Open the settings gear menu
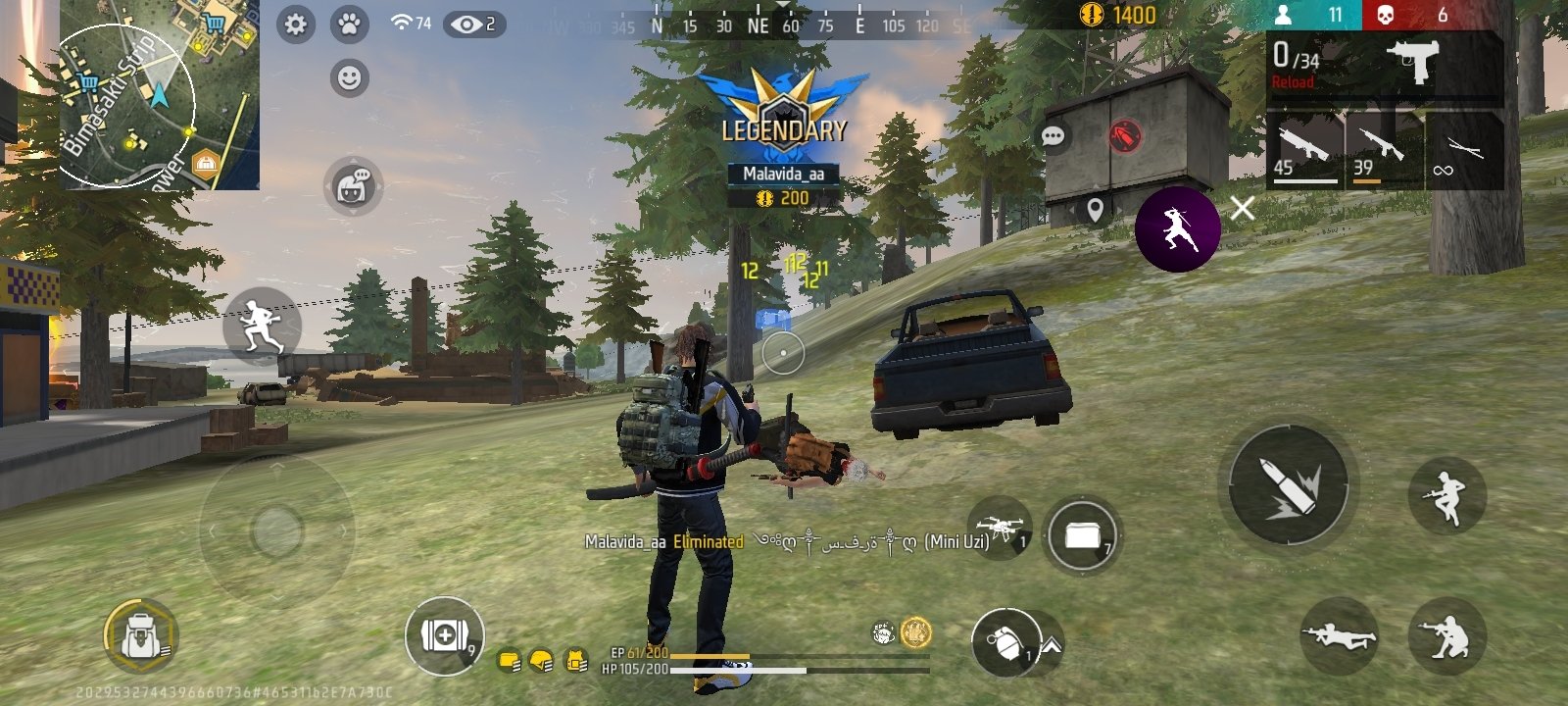Screen dimensions: 1568x706 coord(295,25)
